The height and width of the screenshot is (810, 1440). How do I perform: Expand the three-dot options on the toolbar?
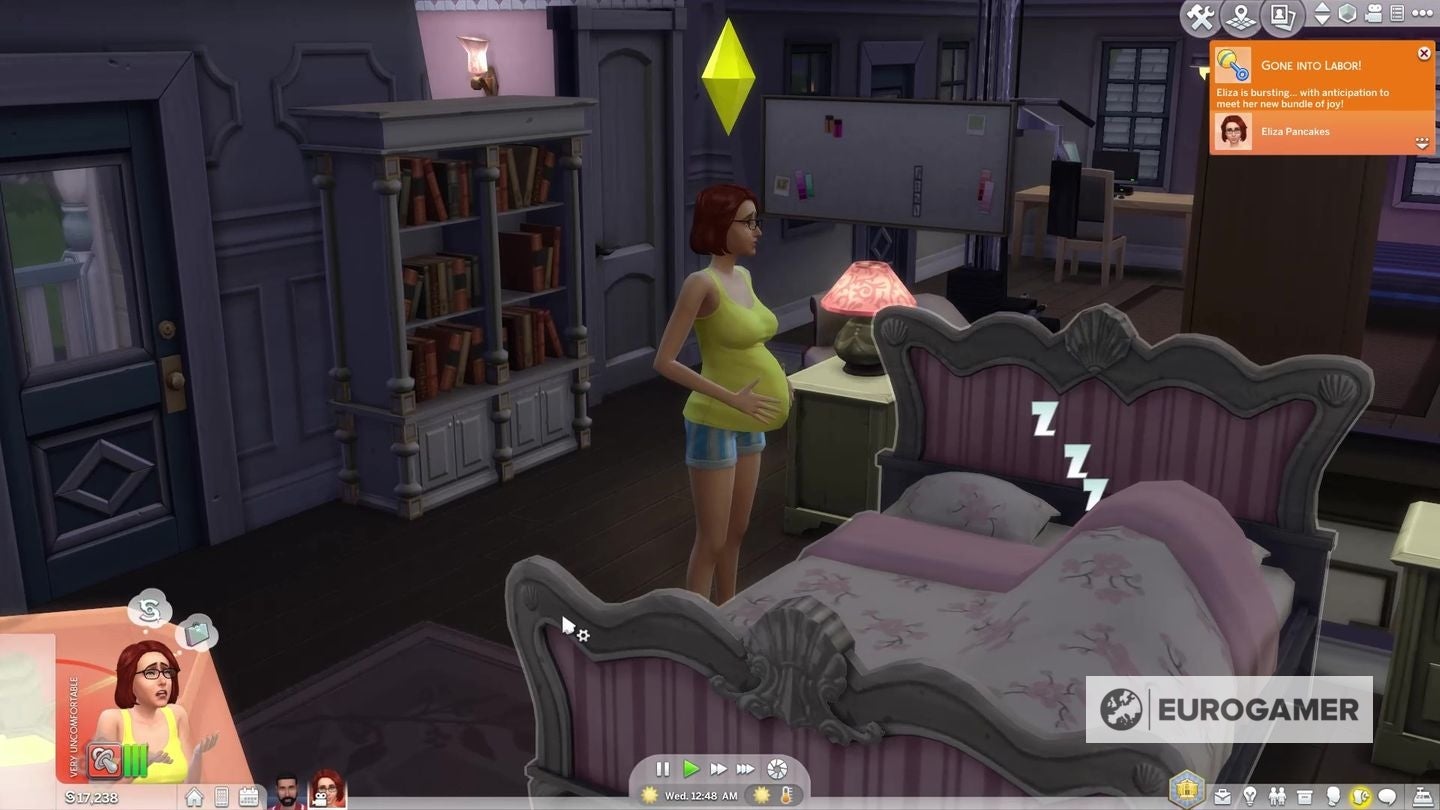click(x=1422, y=14)
